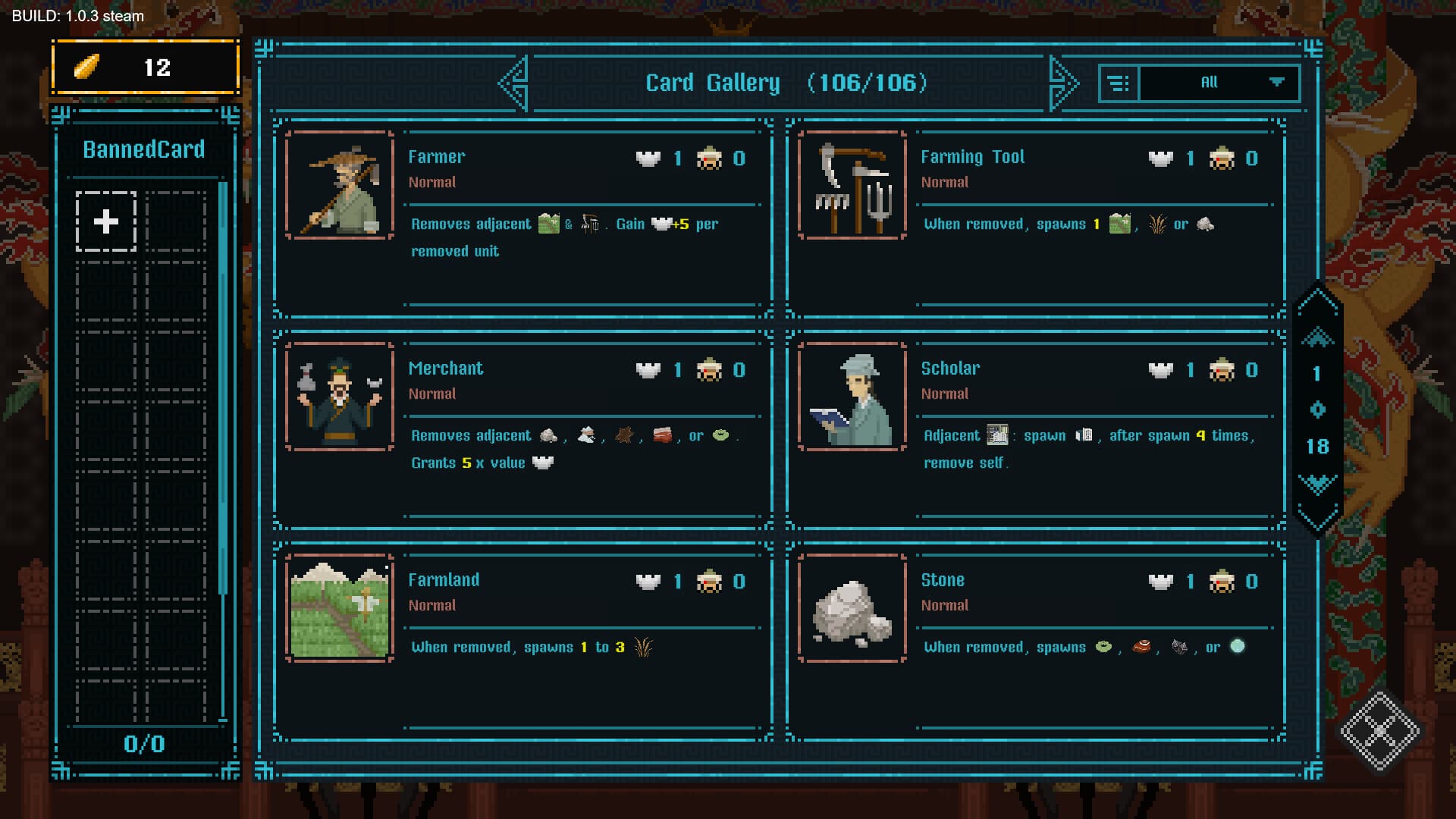Open the All filter dropdown
The image size is (1456, 819).
click(1210, 82)
